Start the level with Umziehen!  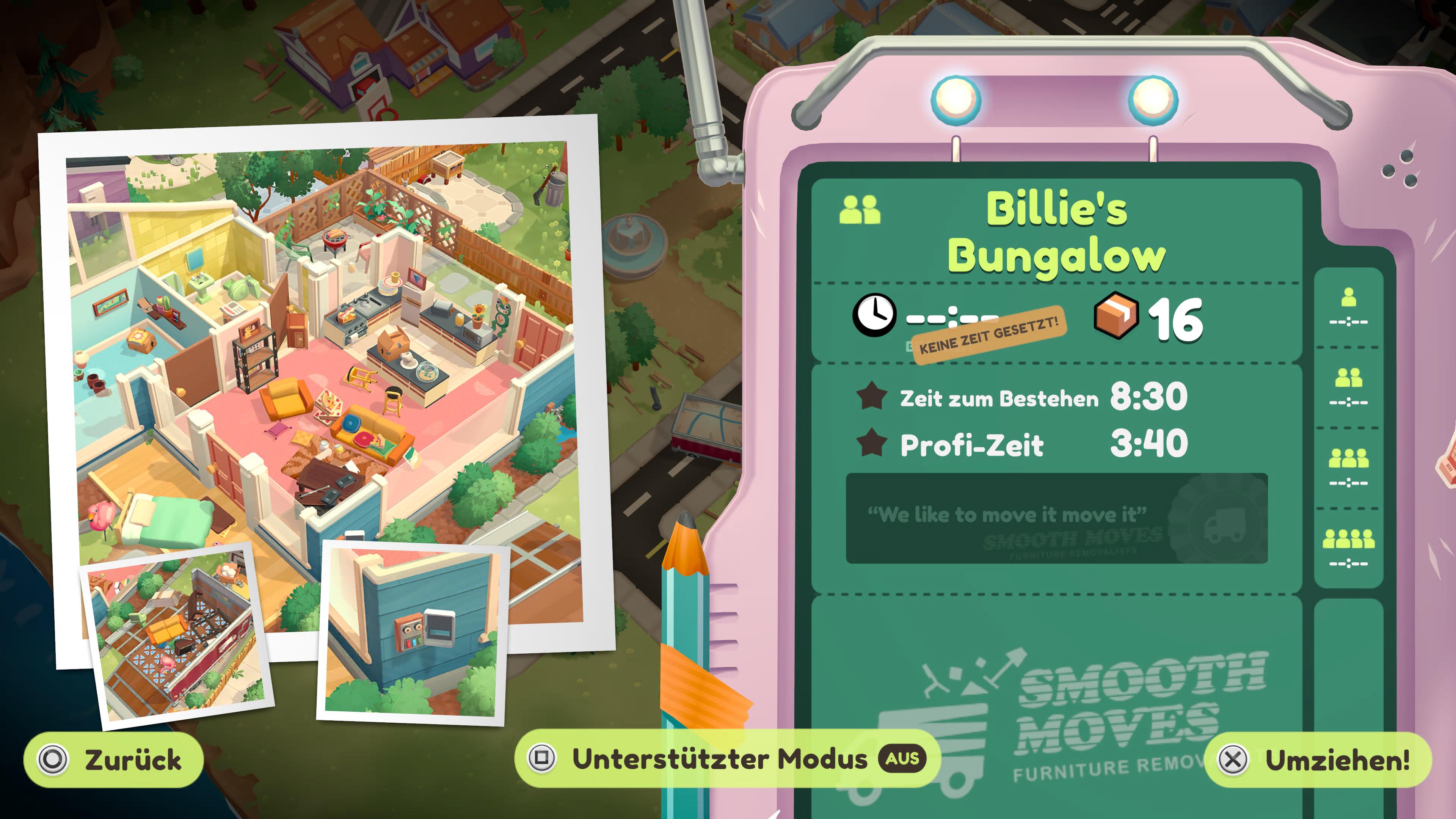click(1318, 759)
